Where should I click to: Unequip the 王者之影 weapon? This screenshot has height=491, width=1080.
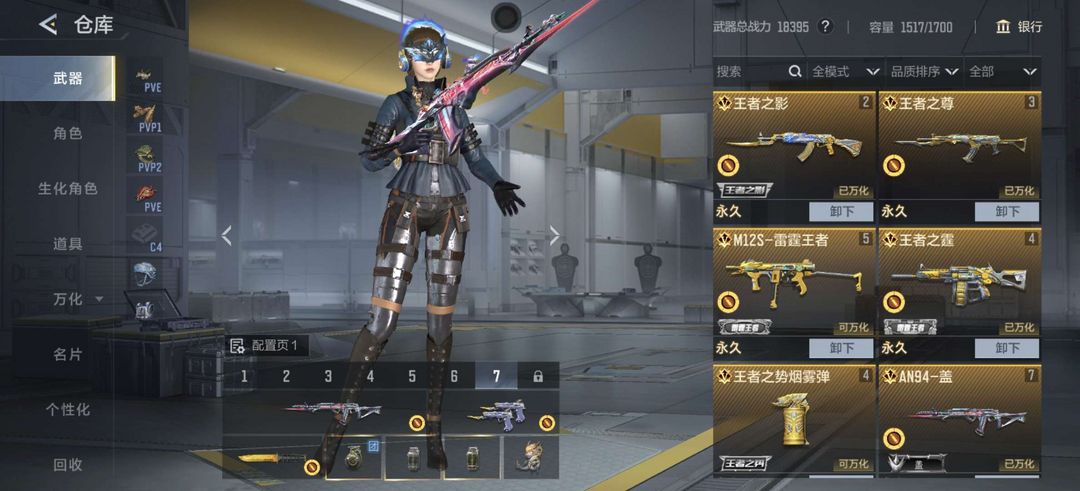tap(842, 212)
